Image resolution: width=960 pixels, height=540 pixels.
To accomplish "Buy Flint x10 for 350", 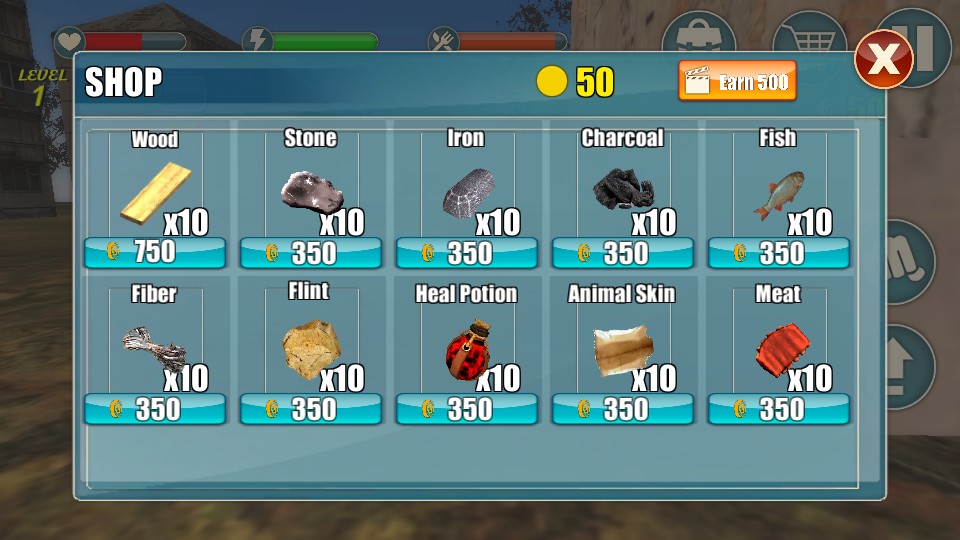I will (311, 409).
